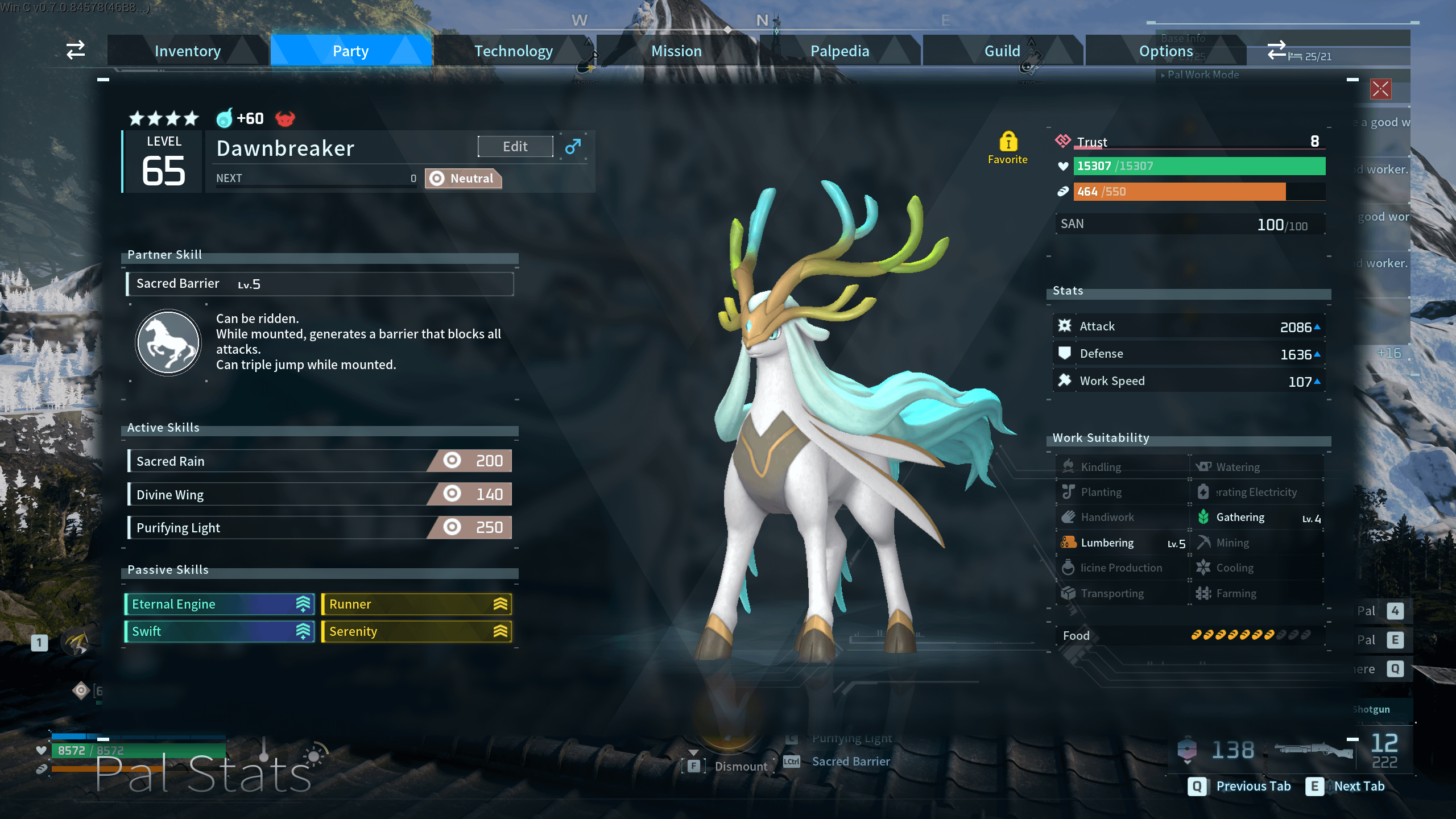
Task: Go to the Mission tab
Action: [676, 51]
